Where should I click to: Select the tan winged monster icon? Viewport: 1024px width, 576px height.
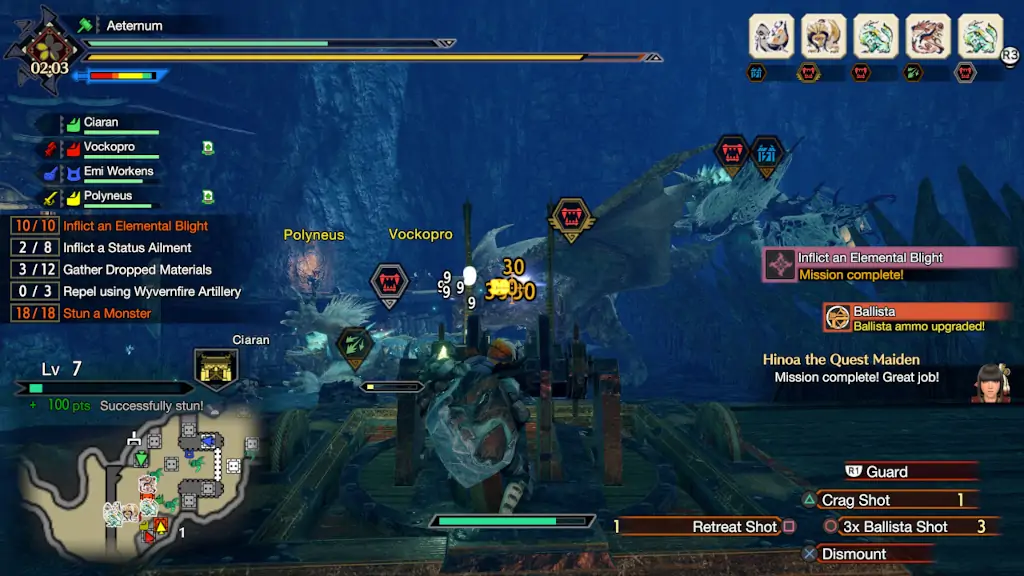(824, 36)
